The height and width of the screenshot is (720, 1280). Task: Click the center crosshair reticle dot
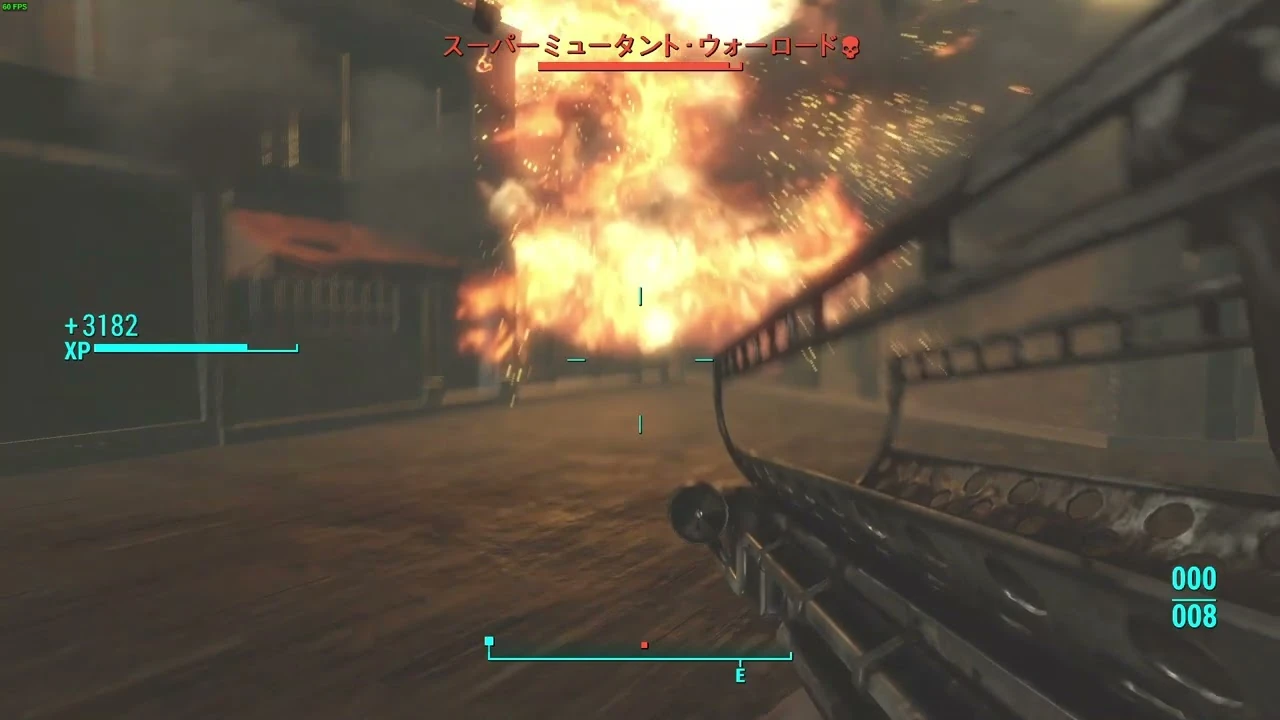pyautogui.click(x=638, y=360)
